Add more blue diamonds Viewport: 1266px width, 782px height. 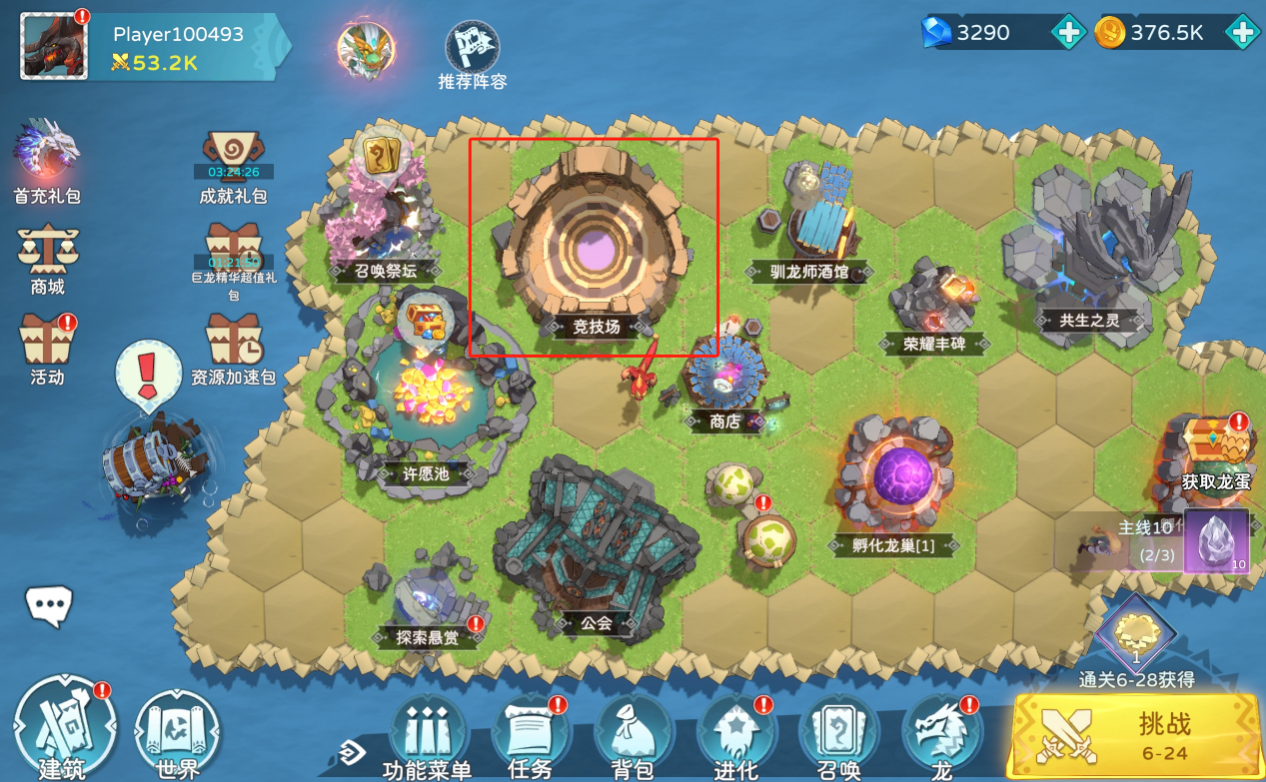coord(1068,33)
